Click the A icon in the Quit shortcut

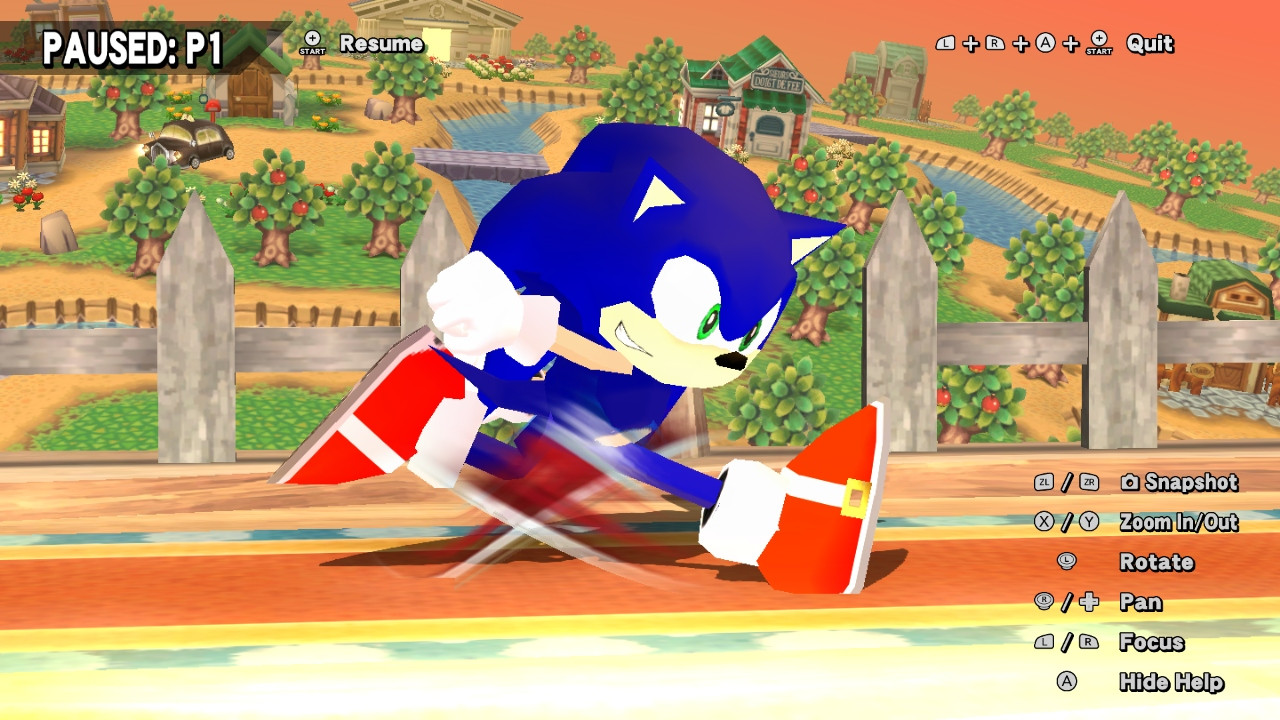[x=1045, y=42]
